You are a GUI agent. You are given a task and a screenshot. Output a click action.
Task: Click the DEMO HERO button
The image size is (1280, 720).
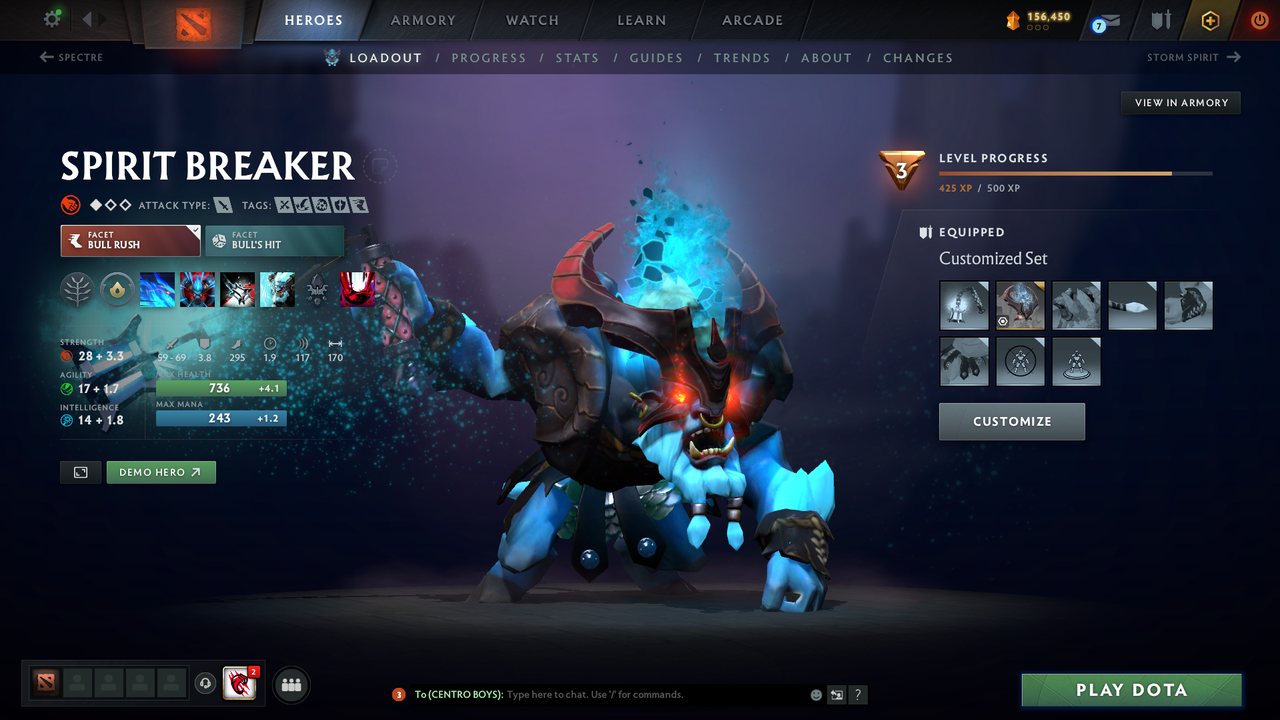coord(161,471)
